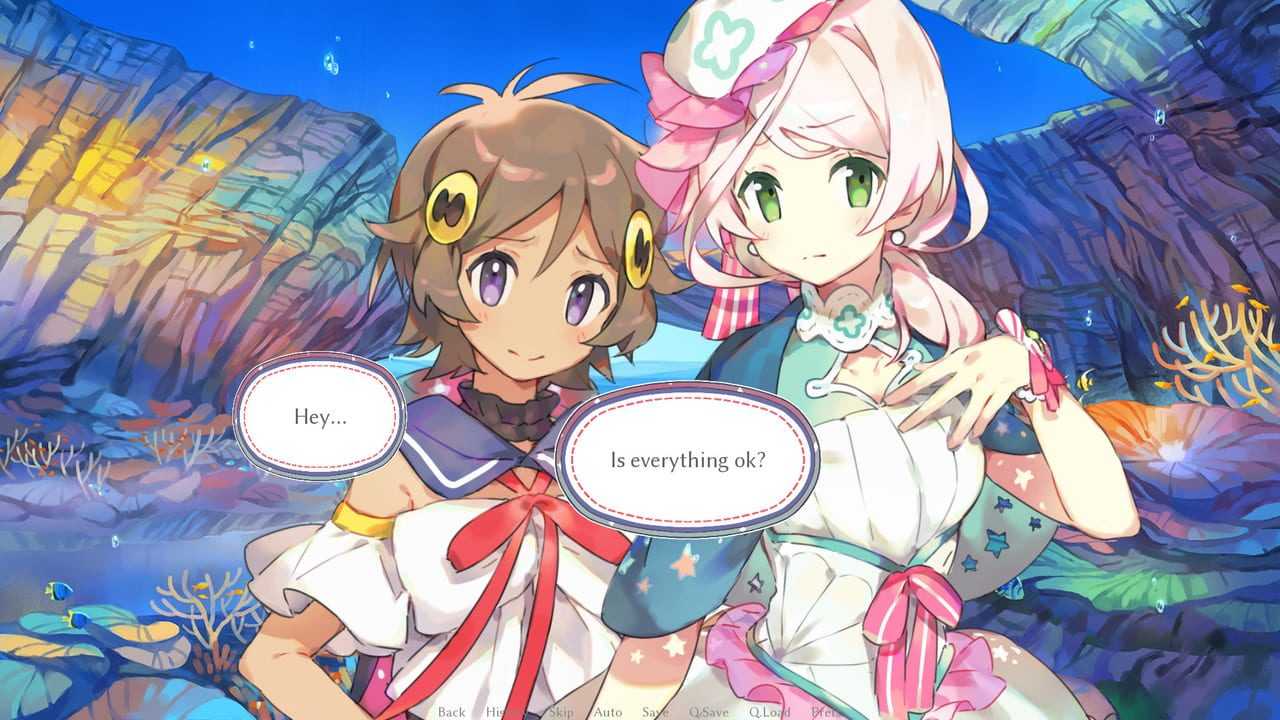This screenshot has width=1280, height=720.
Task: Quick save with Q.Save
Action: (708, 712)
